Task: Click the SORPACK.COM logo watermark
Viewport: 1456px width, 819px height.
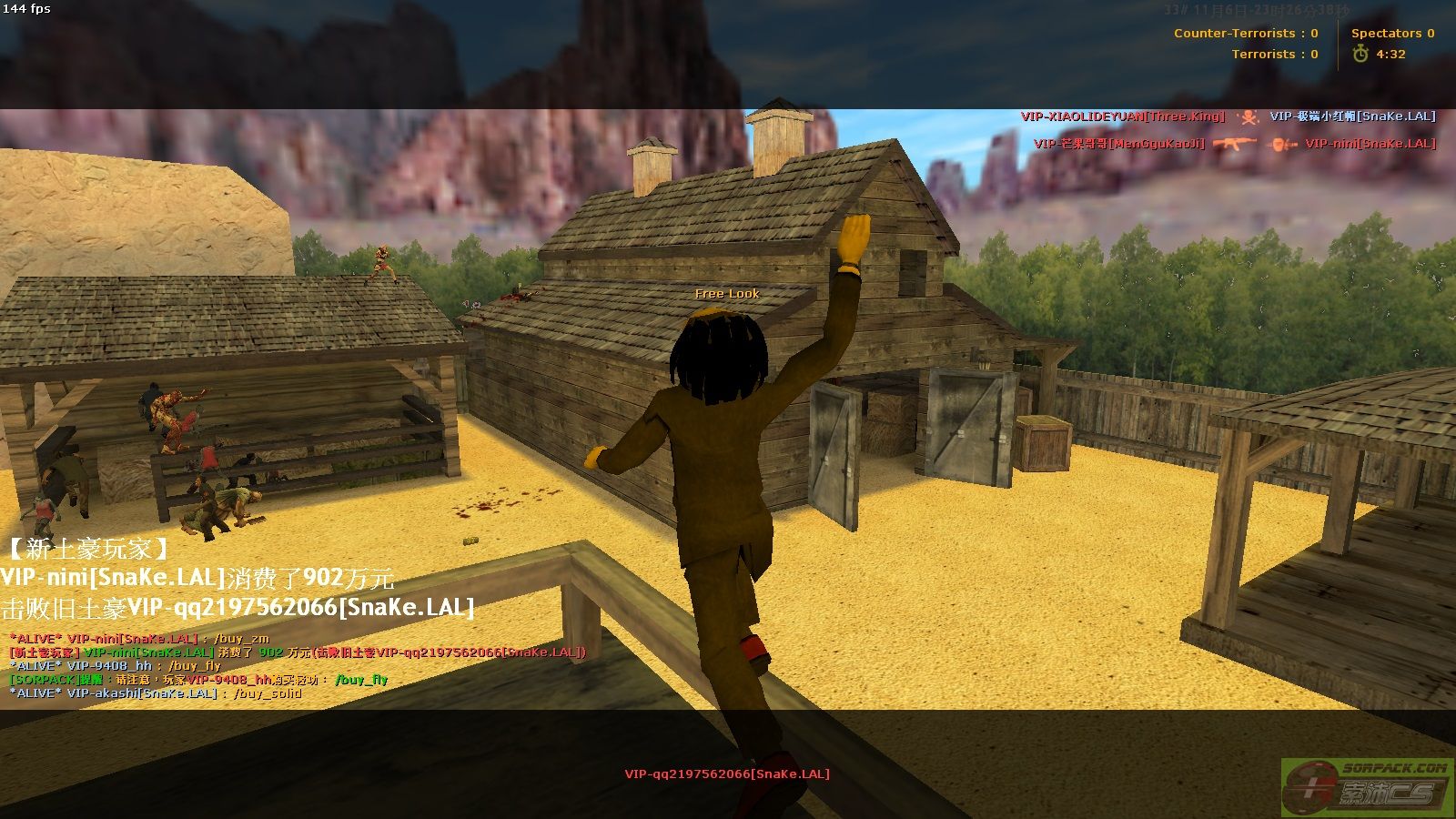Action: coord(1366,787)
